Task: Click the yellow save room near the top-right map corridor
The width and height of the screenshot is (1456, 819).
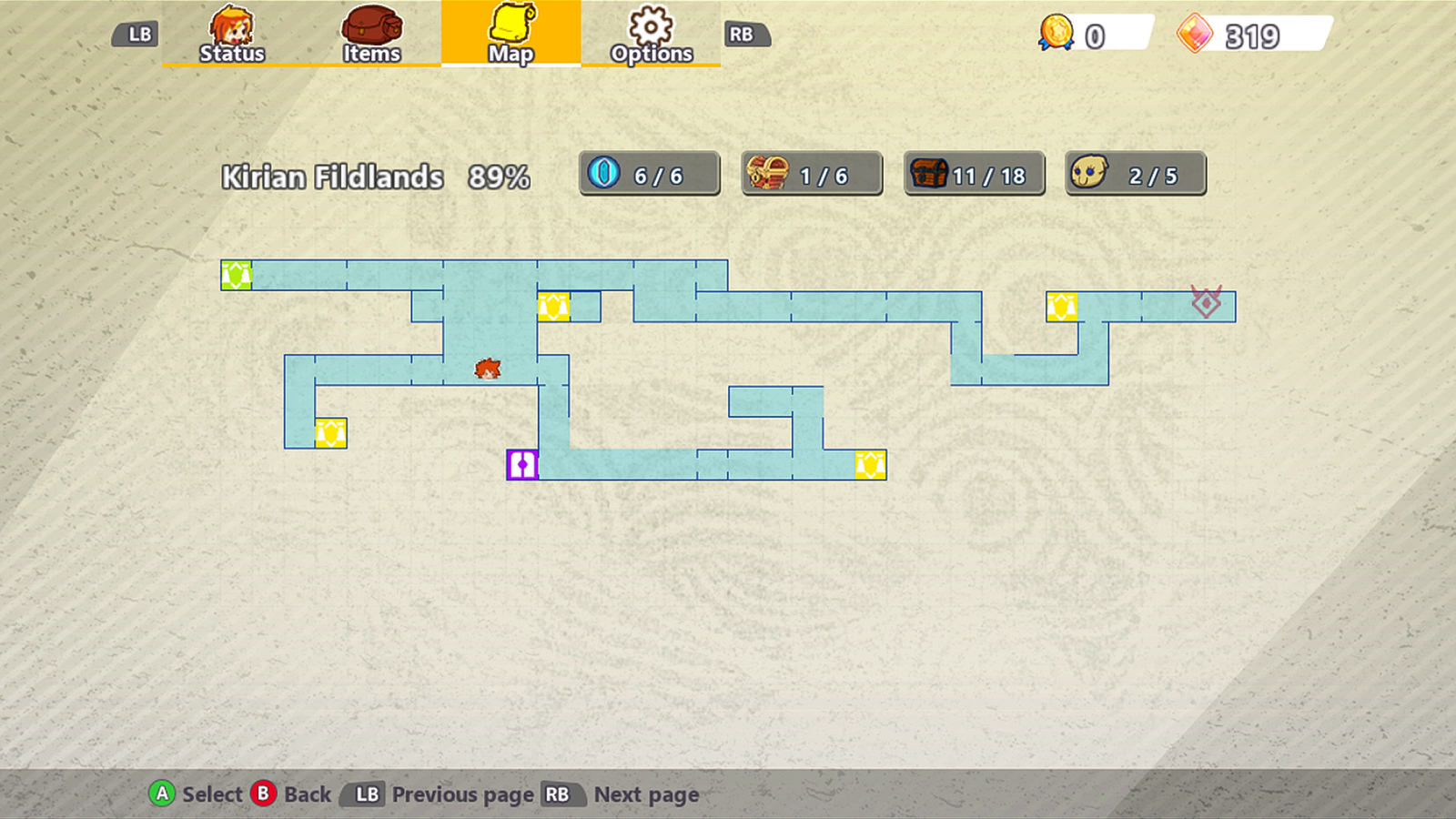Action: pos(1063,308)
